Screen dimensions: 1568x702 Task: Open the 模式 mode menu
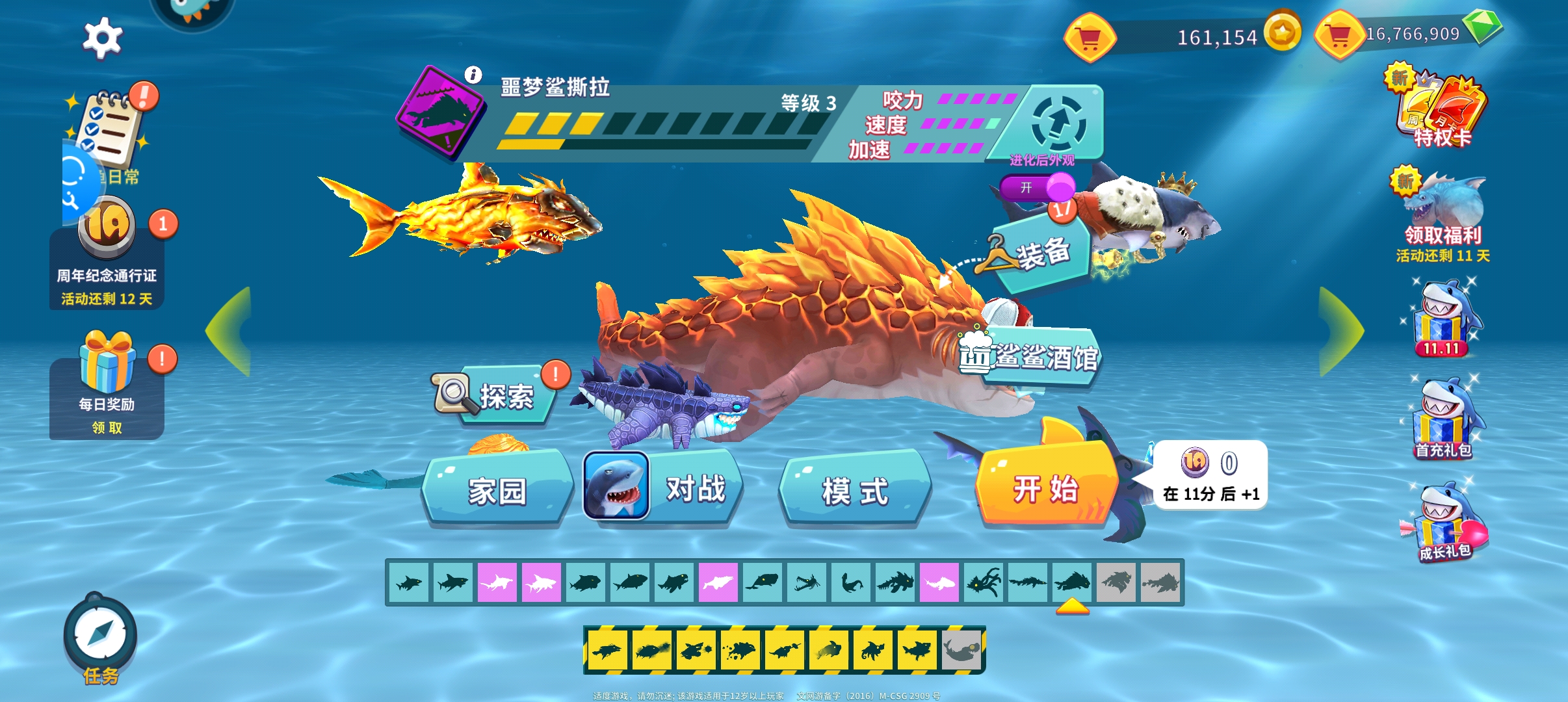point(855,489)
